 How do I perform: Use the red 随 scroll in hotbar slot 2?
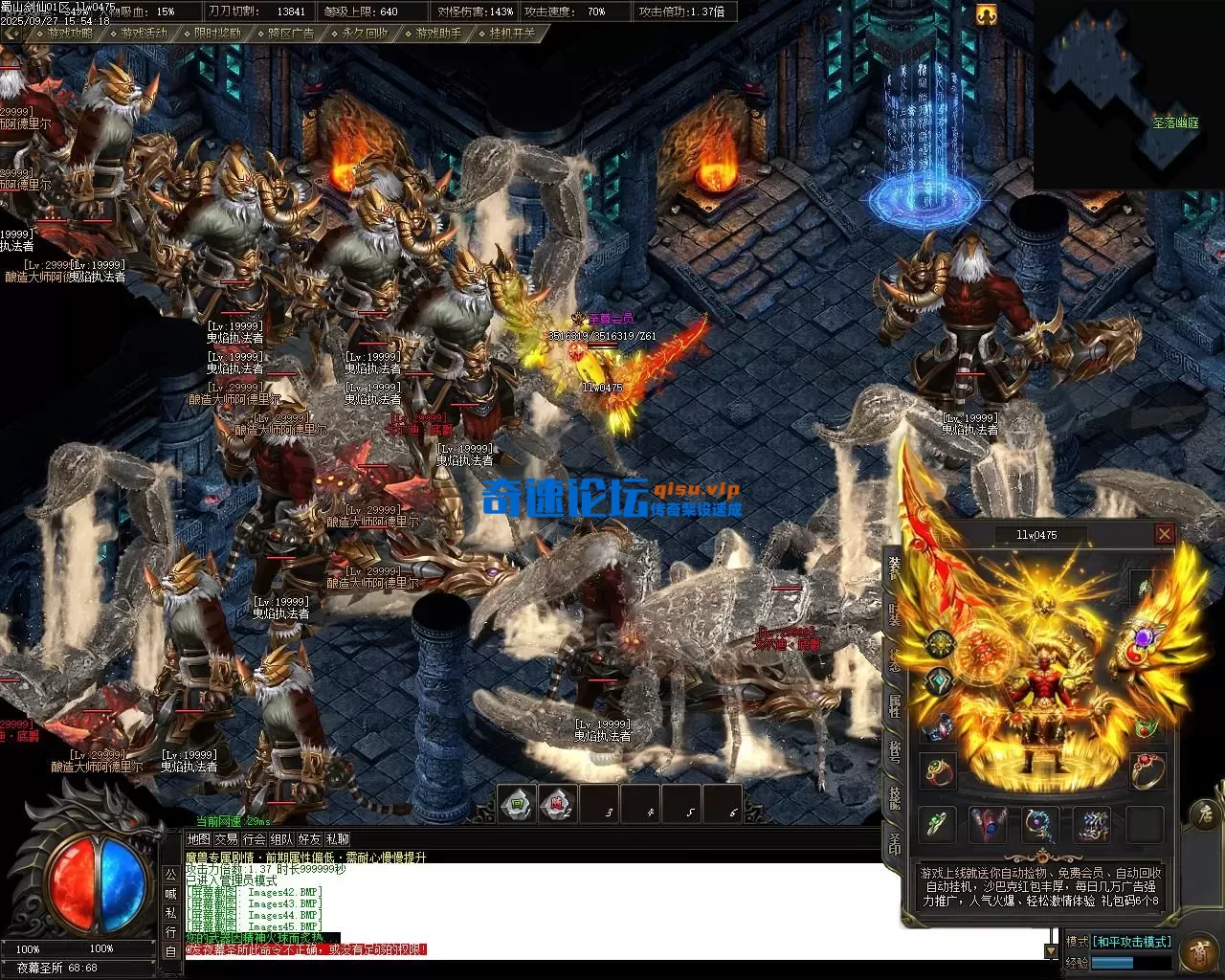(558, 803)
